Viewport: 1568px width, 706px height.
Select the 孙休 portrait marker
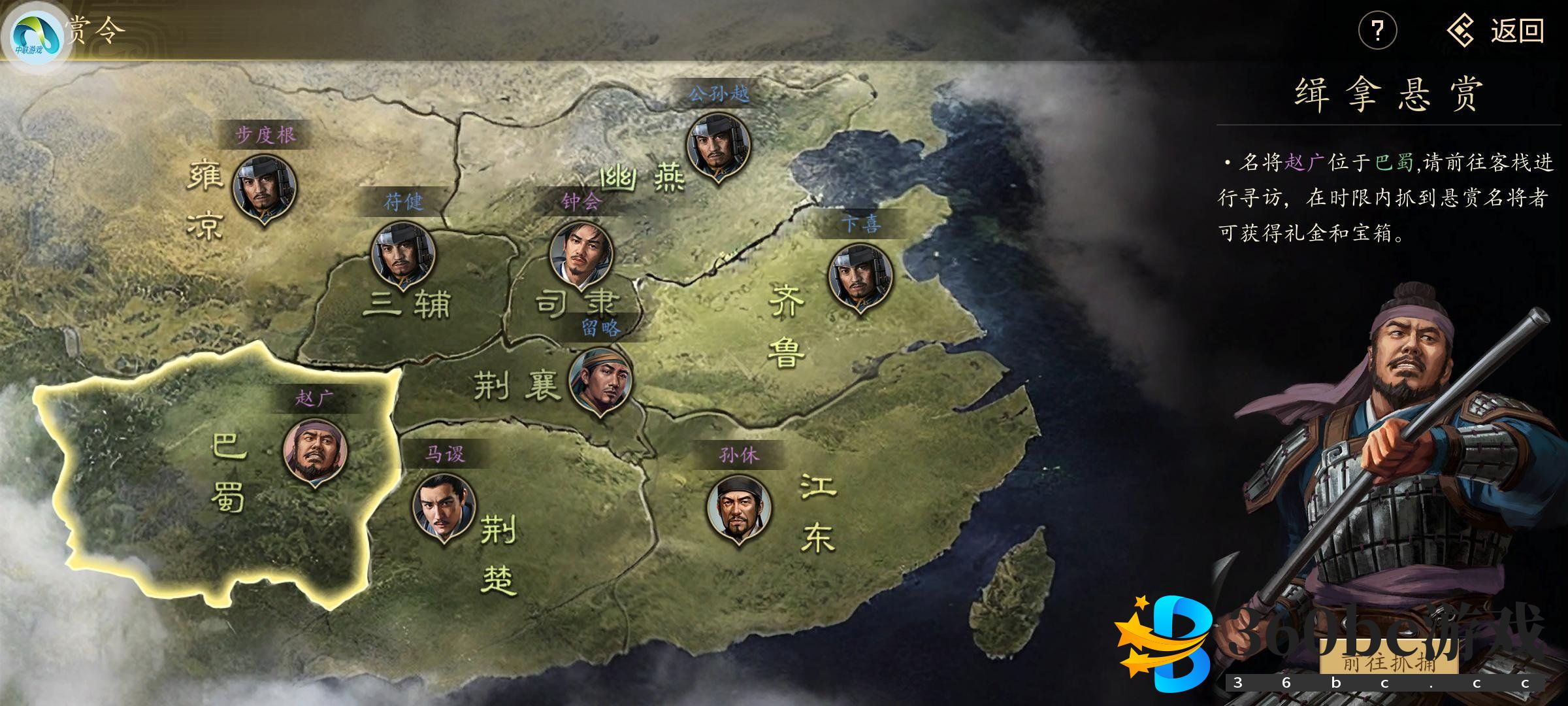(x=738, y=507)
